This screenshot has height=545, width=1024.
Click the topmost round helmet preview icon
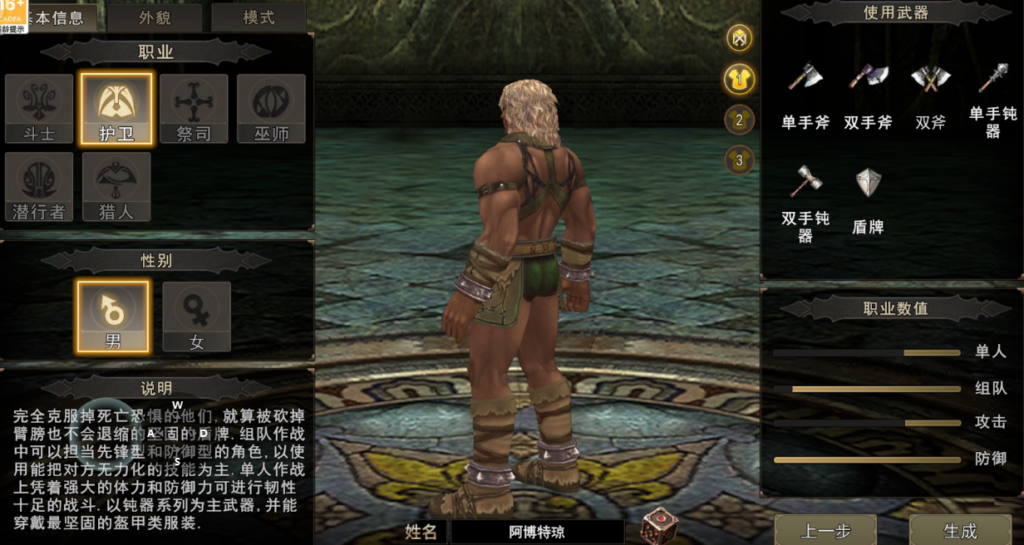click(x=740, y=38)
